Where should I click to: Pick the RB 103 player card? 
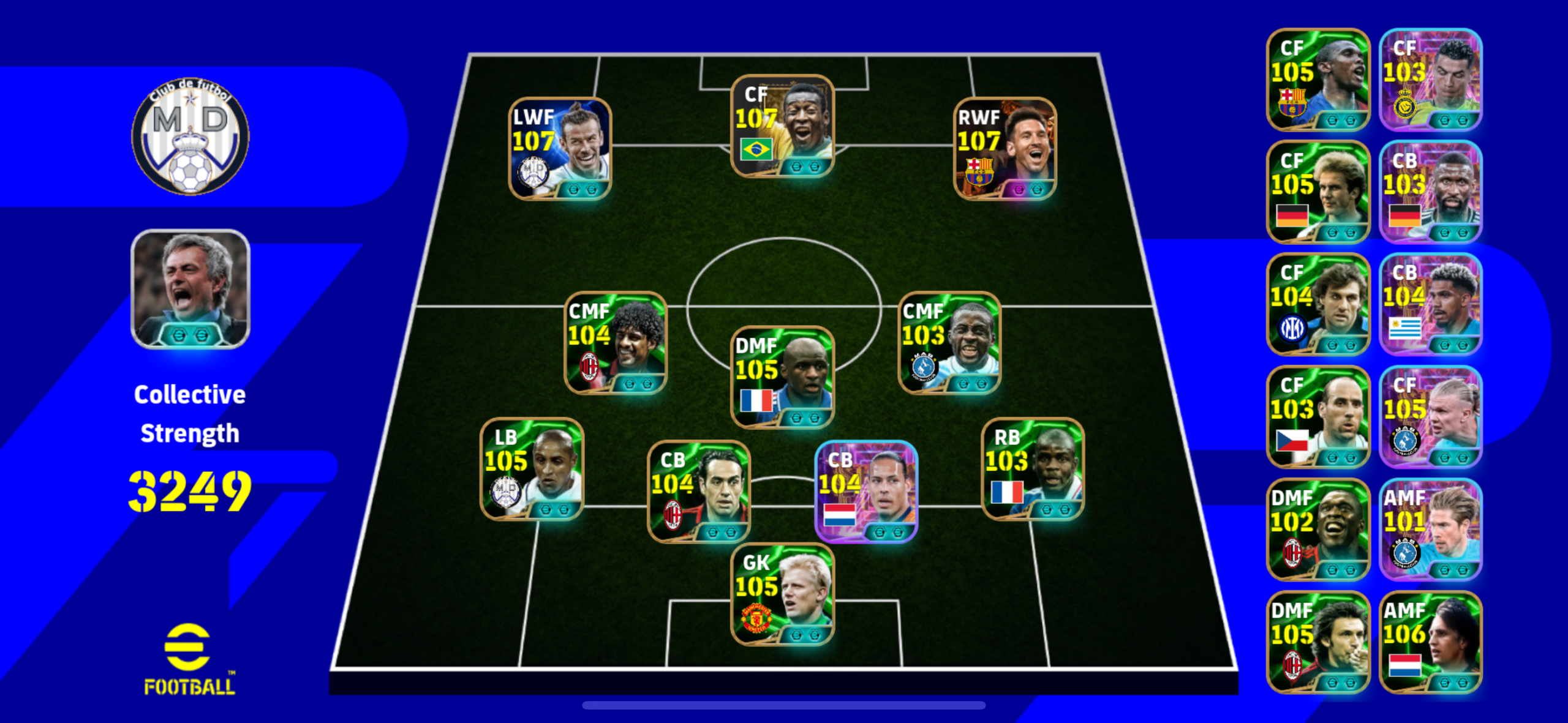(x=1033, y=469)
